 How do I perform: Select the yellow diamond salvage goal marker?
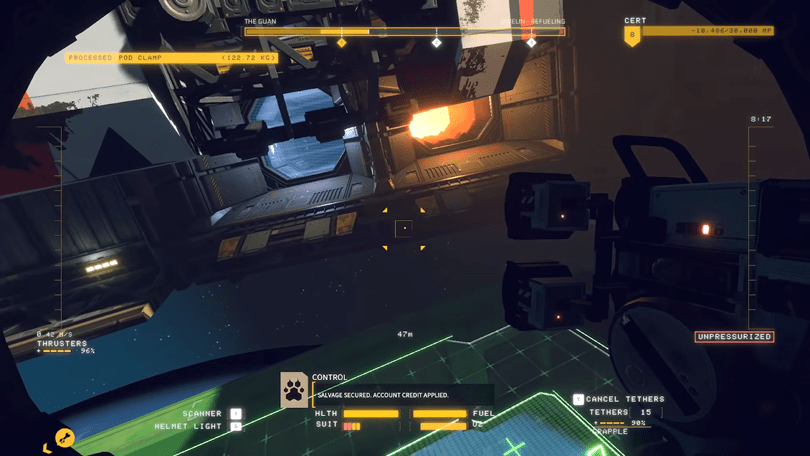(x=342, y=43)
